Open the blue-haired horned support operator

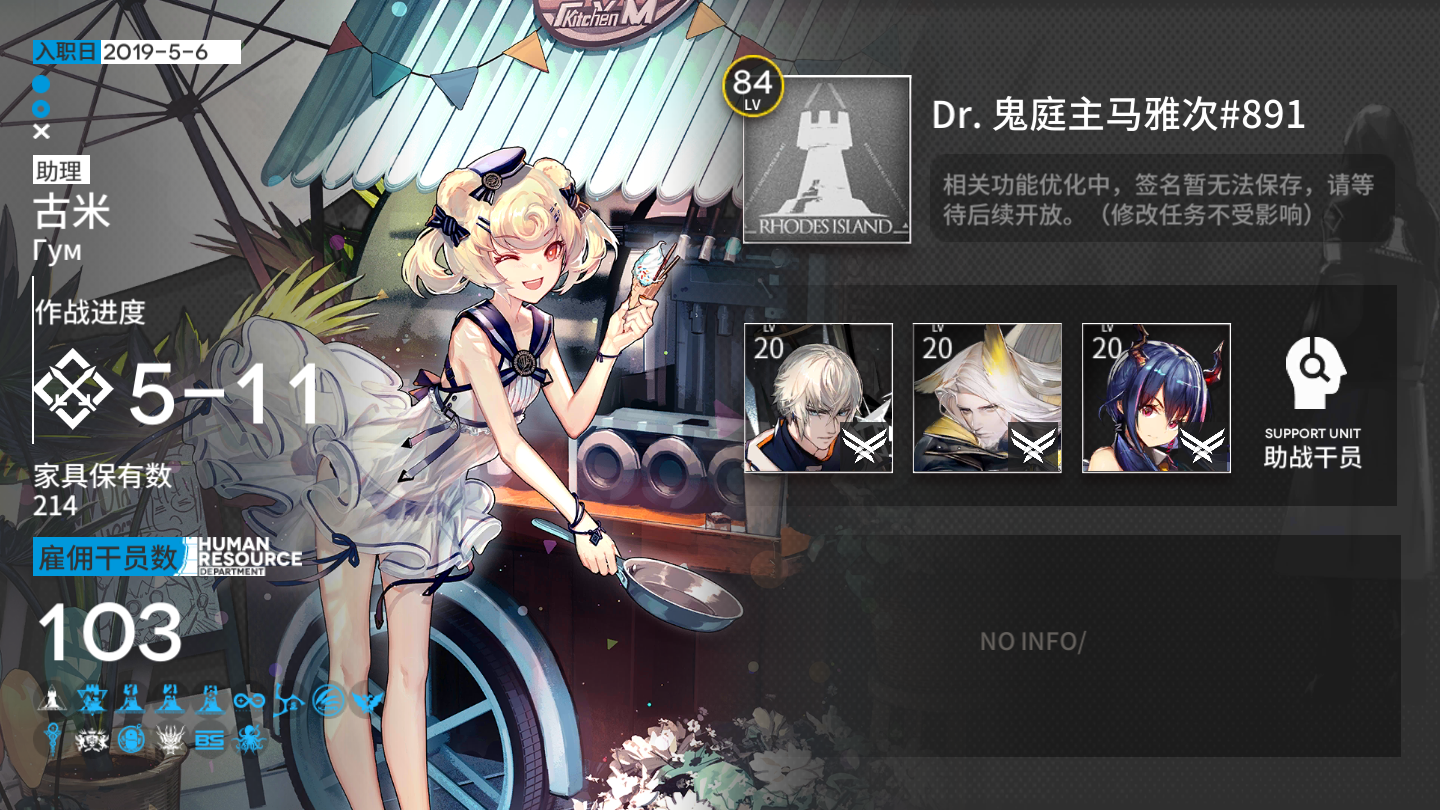coord(1156,399)
